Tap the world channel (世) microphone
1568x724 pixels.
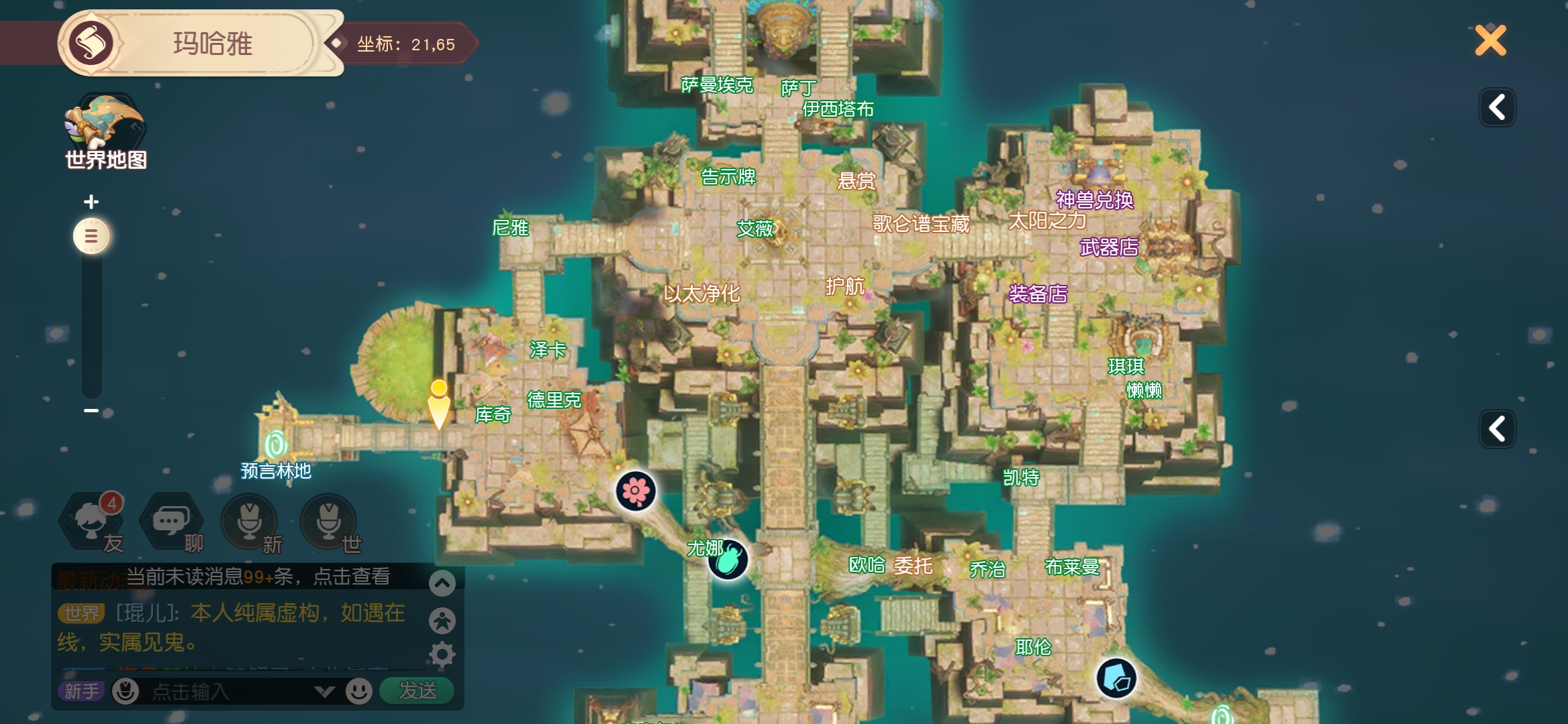point(328,522)
